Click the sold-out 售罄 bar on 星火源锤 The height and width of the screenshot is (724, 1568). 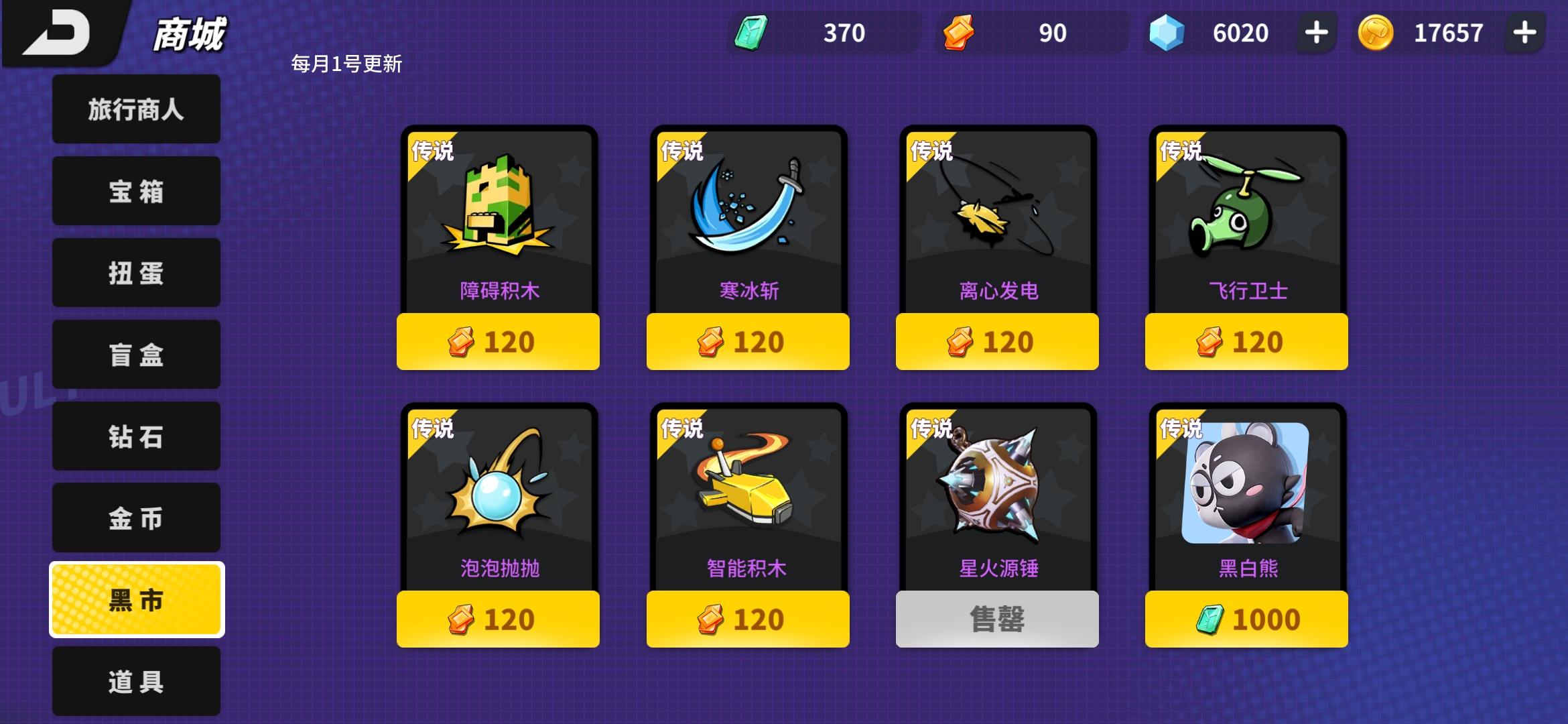[x=996, y=619]
